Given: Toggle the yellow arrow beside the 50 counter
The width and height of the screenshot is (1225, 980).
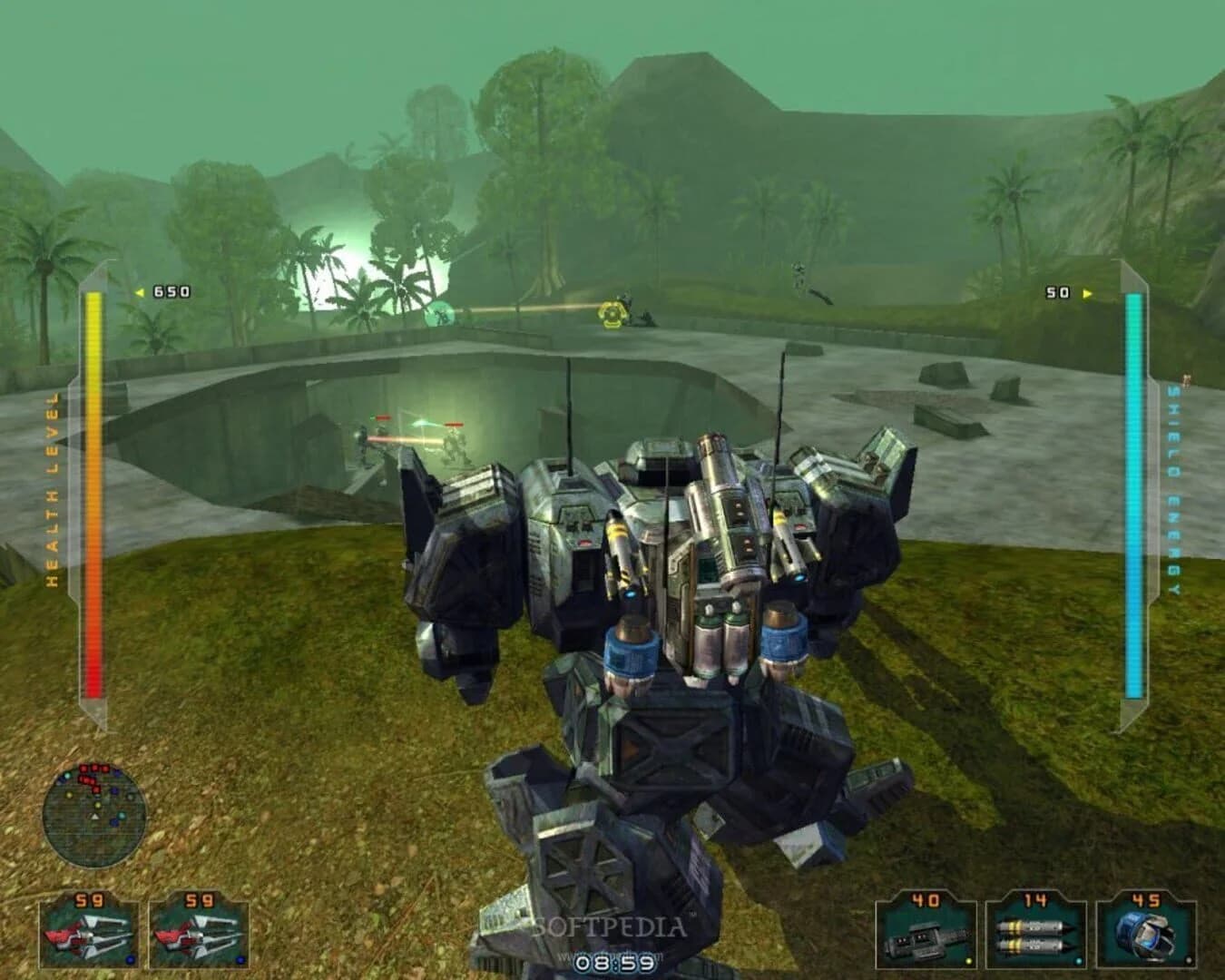Looking at the screenshot, I should (x=1085, y=292).
